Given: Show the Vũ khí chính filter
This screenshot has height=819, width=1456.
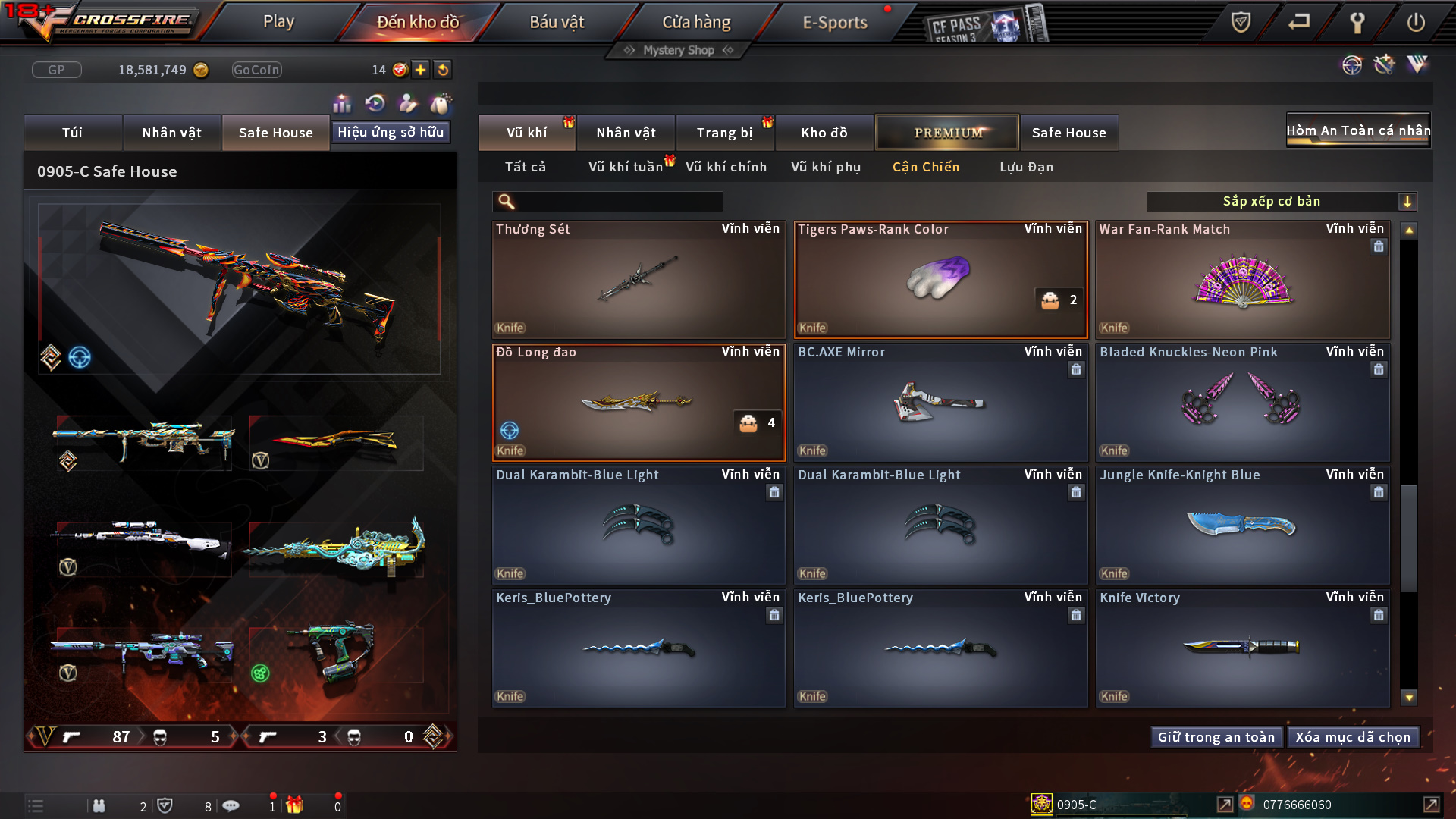Looking at the screenshot, I should click(x=726, y=167).
